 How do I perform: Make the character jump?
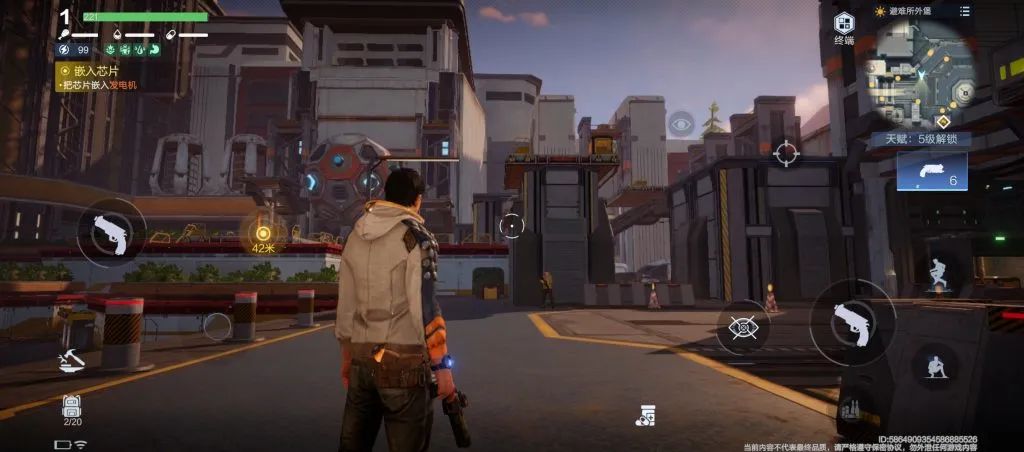click(x=937, y=273)
